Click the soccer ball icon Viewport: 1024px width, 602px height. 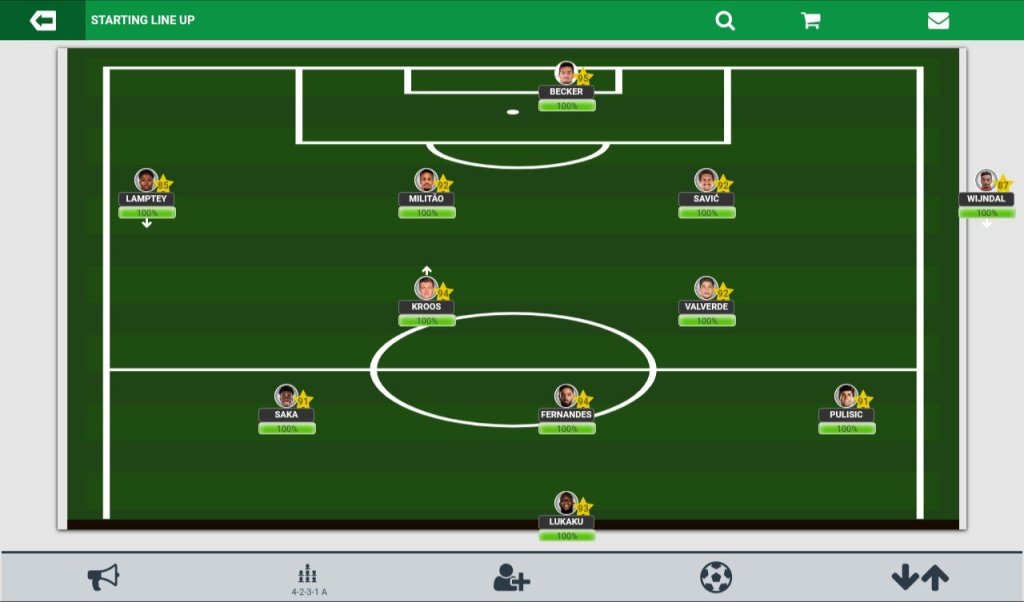coord(716,577)
